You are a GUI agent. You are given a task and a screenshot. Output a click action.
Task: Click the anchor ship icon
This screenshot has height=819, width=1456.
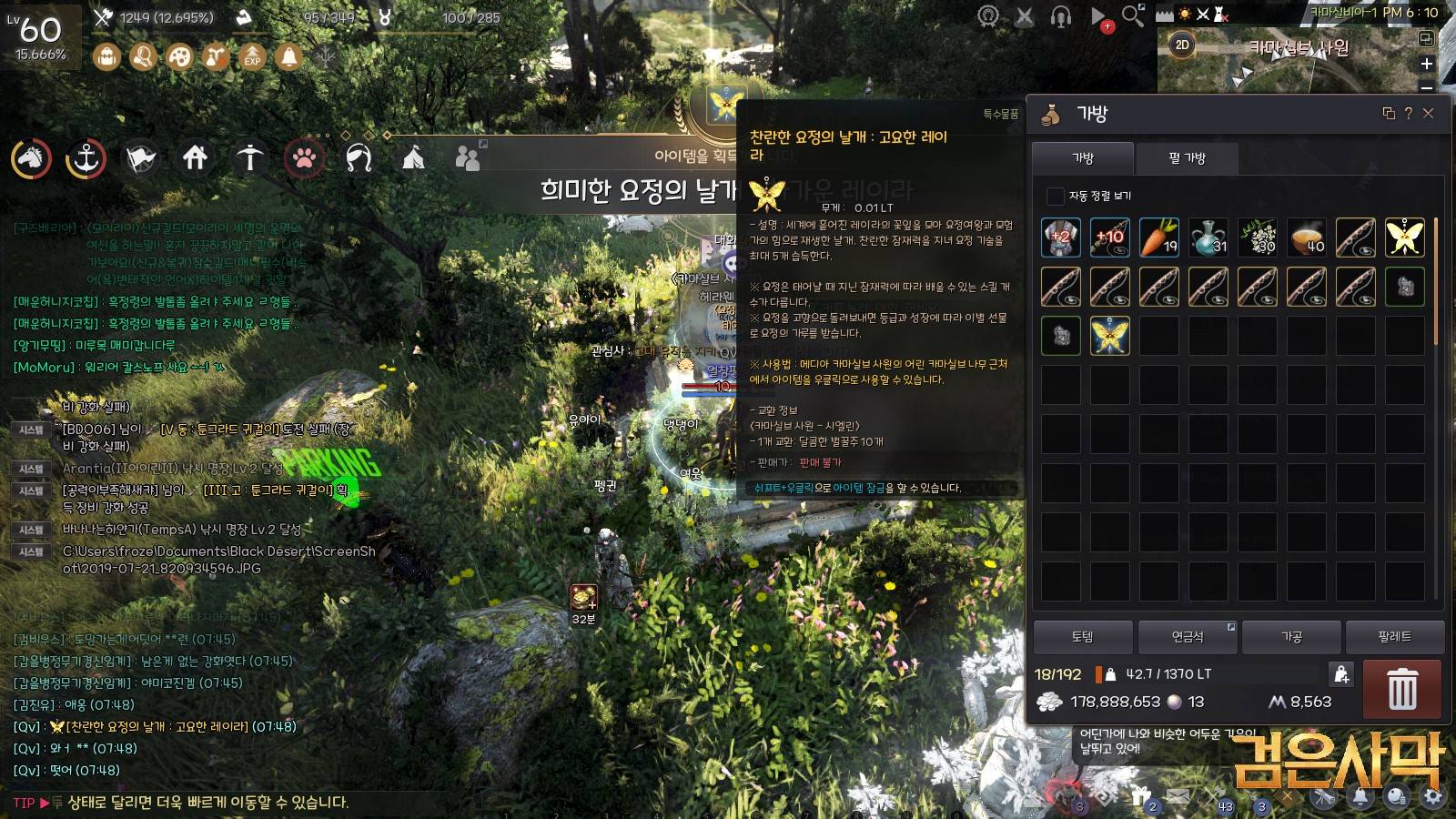[x=86, y=158]
